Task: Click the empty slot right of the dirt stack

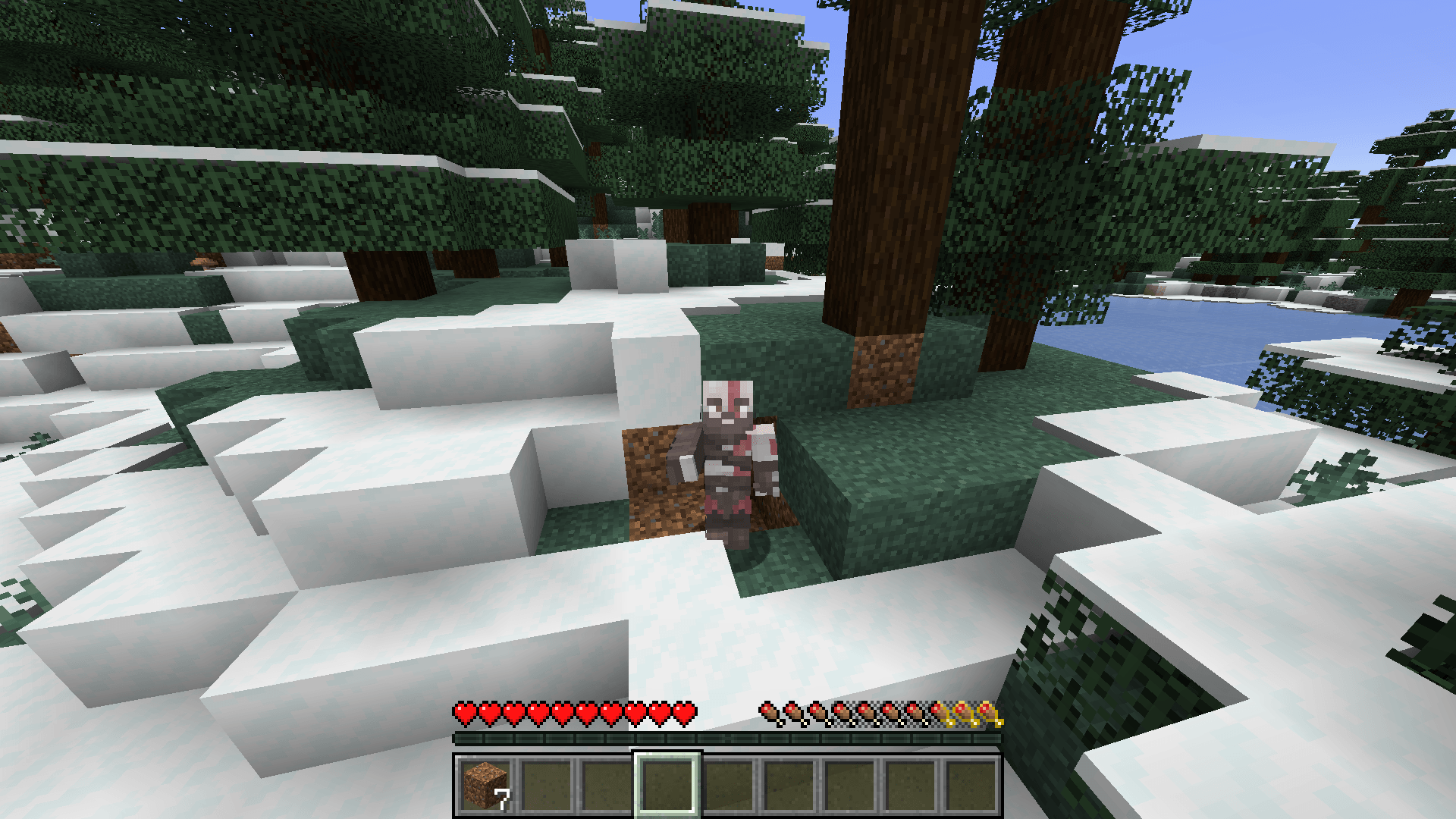Action: [x=545, y=785]
